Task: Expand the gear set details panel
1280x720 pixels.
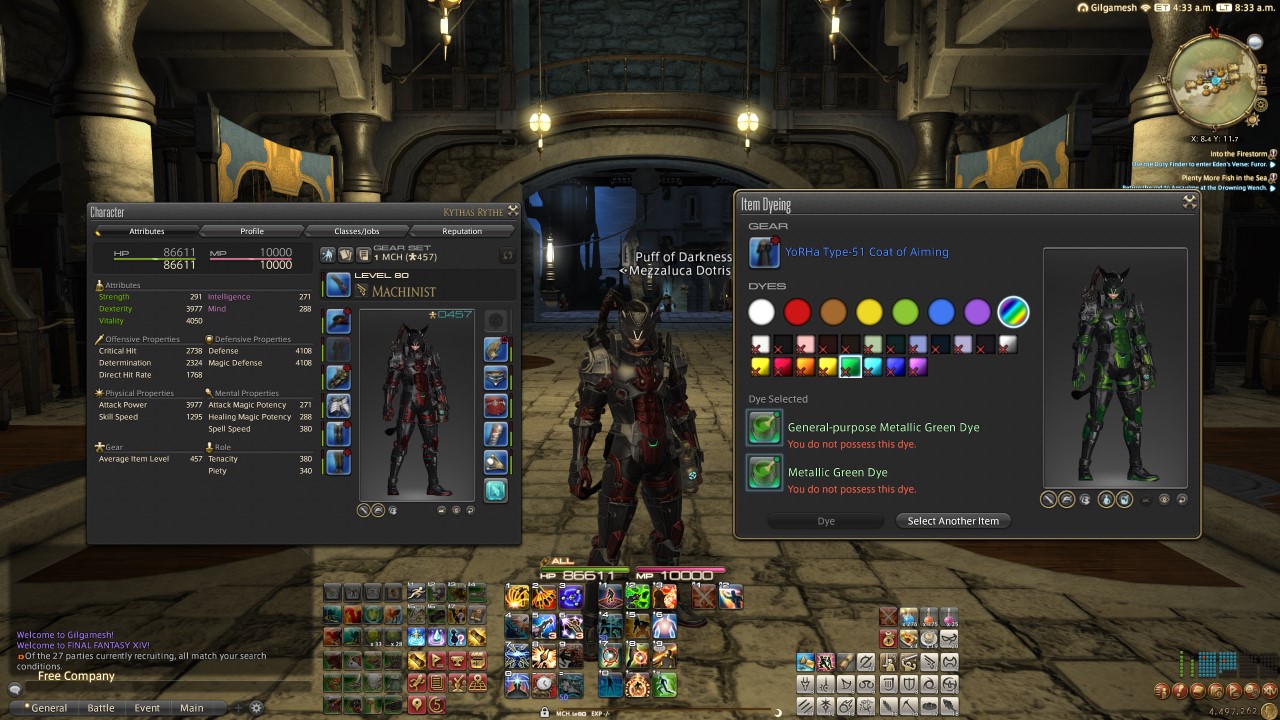Action: tap(506, 255)
